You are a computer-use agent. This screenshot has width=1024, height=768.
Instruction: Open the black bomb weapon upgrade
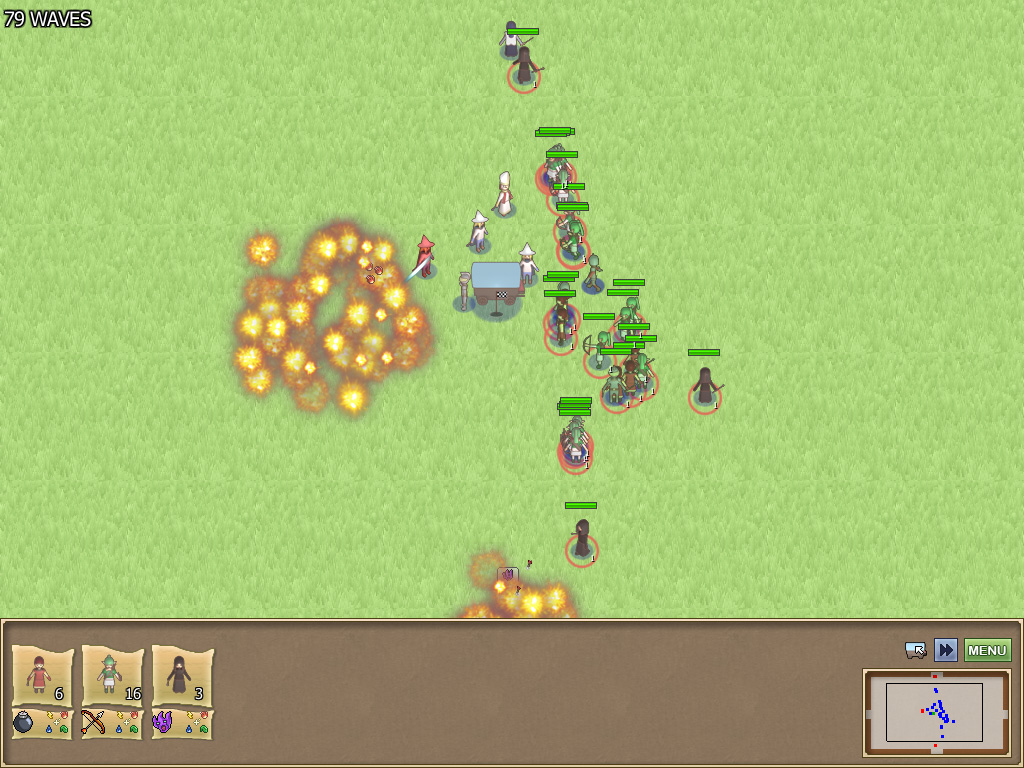pyautogui.click(x=24, y=722)
